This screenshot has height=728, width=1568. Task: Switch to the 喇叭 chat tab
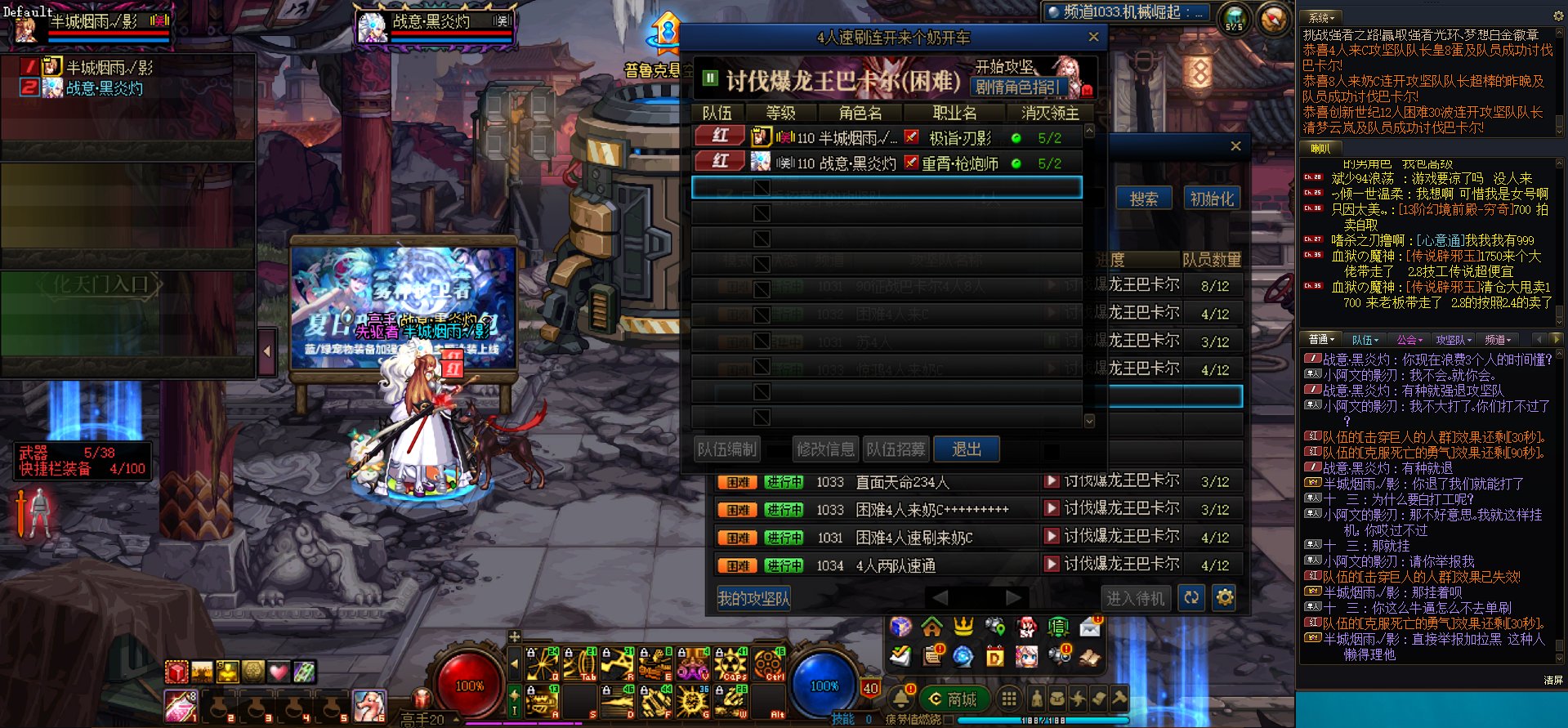[1321, 149]
